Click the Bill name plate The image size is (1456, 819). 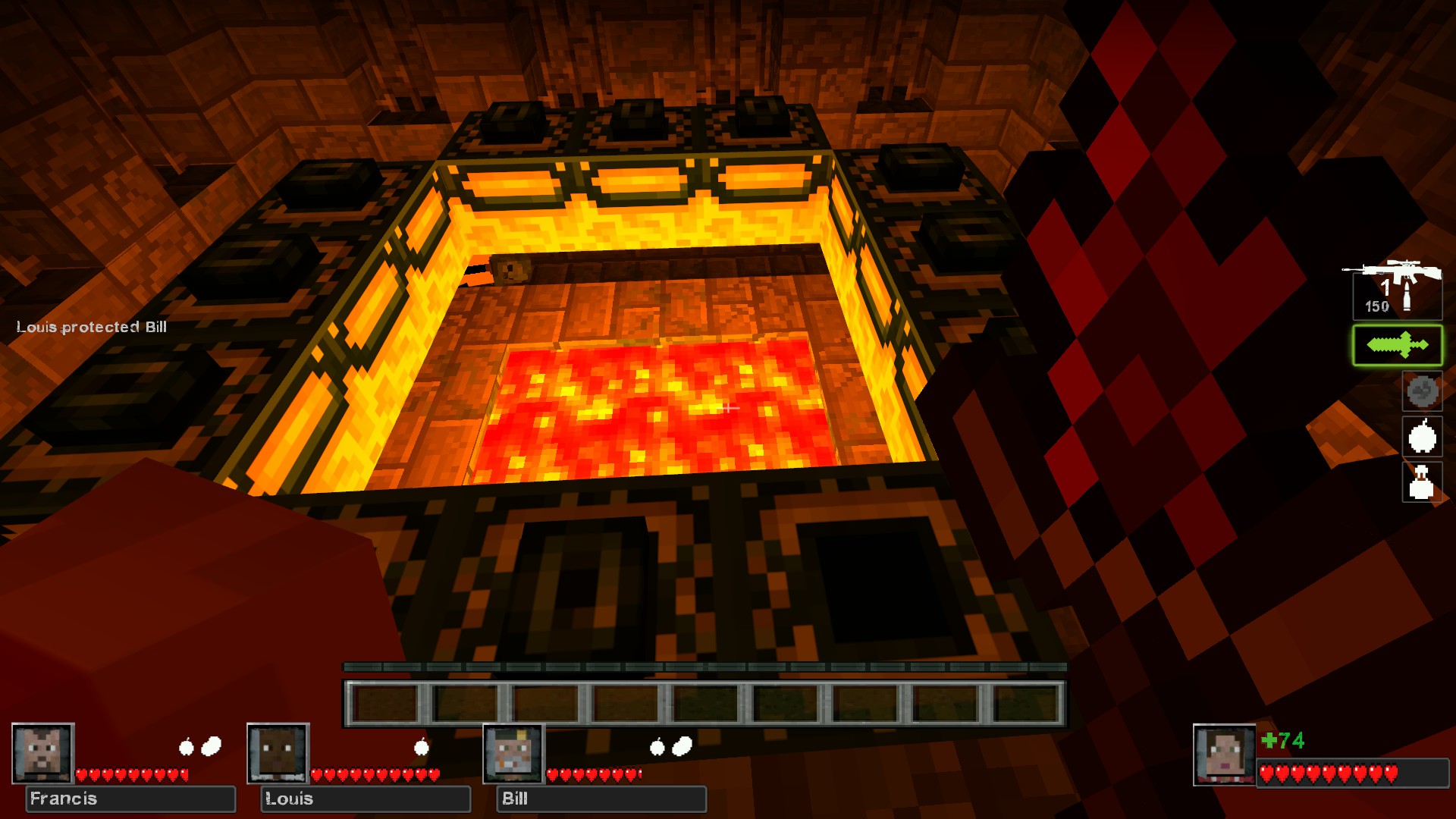pyautogui.click(x=601, y=799)
